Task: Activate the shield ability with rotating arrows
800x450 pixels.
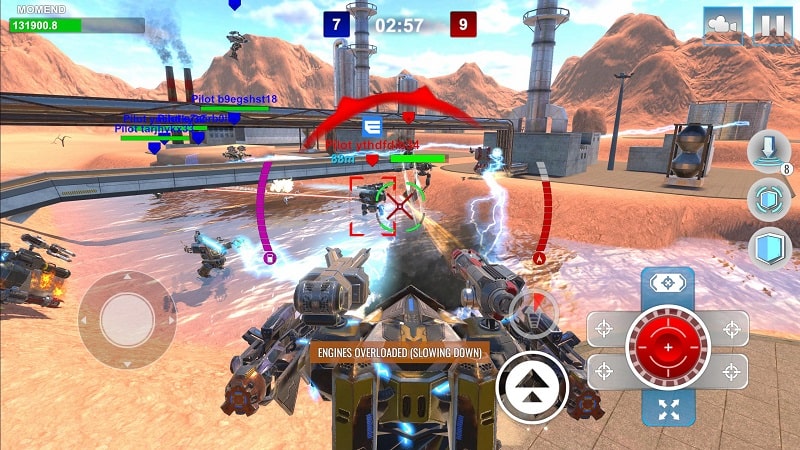Action: (x=768, y=200)
